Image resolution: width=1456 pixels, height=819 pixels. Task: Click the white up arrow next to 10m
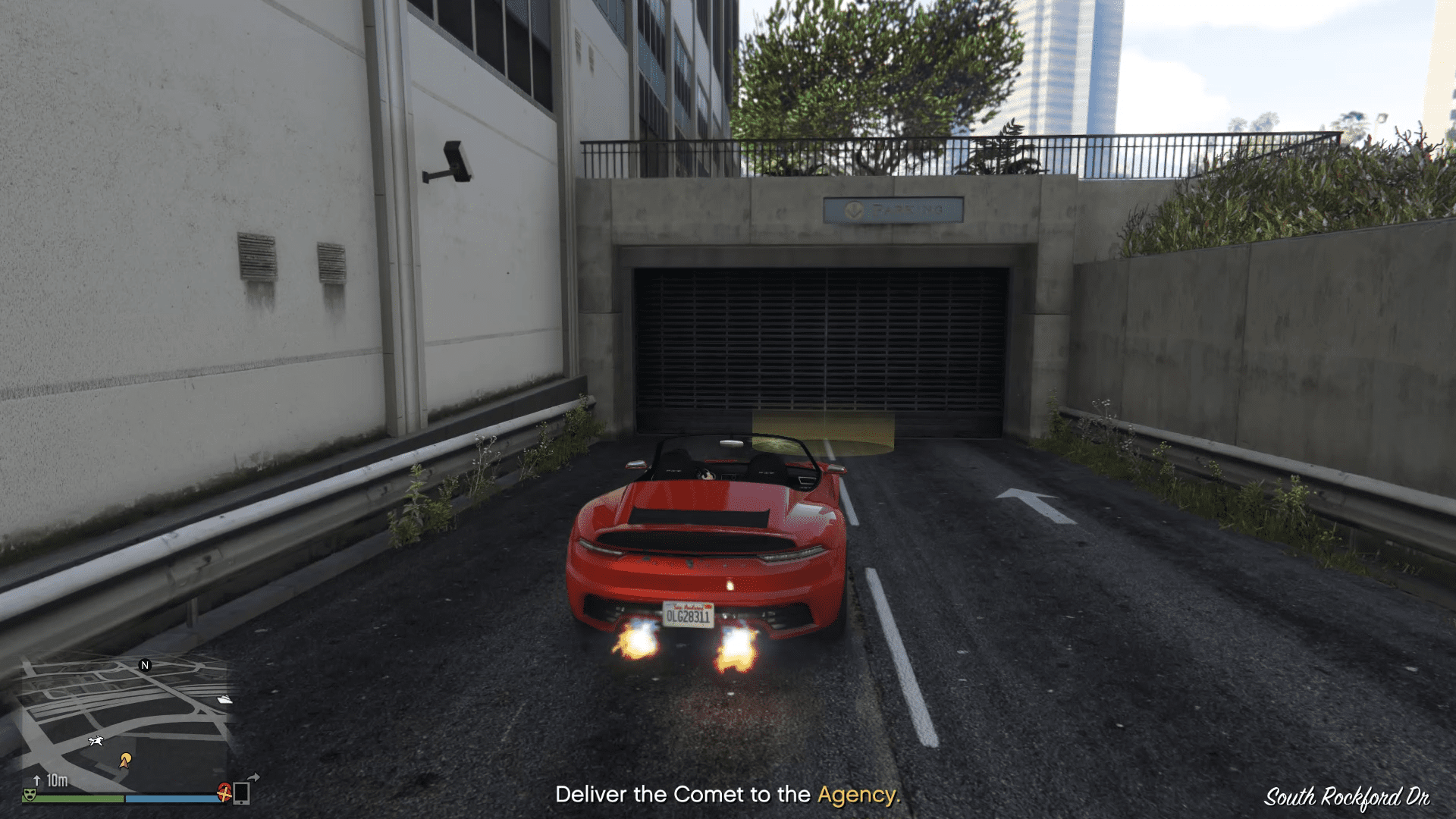tap(36, 780)
